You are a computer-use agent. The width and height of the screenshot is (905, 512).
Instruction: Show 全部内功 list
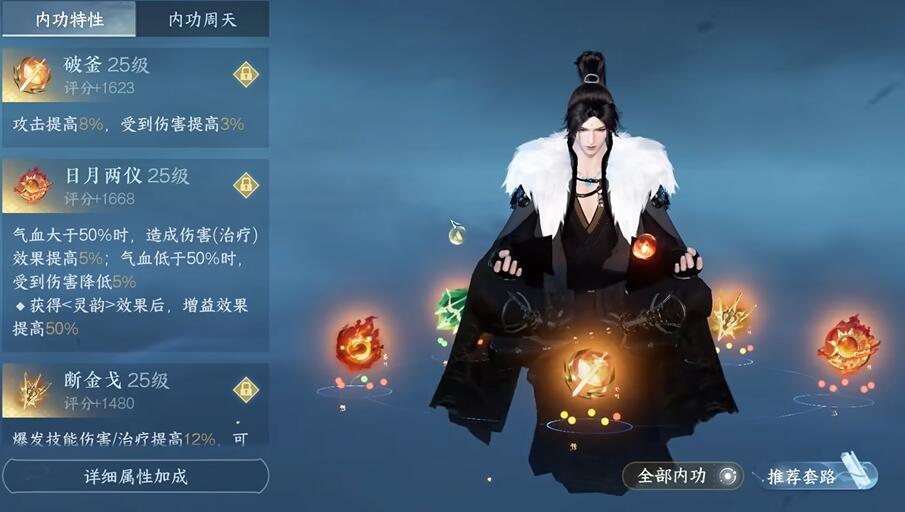click(683, 476)
